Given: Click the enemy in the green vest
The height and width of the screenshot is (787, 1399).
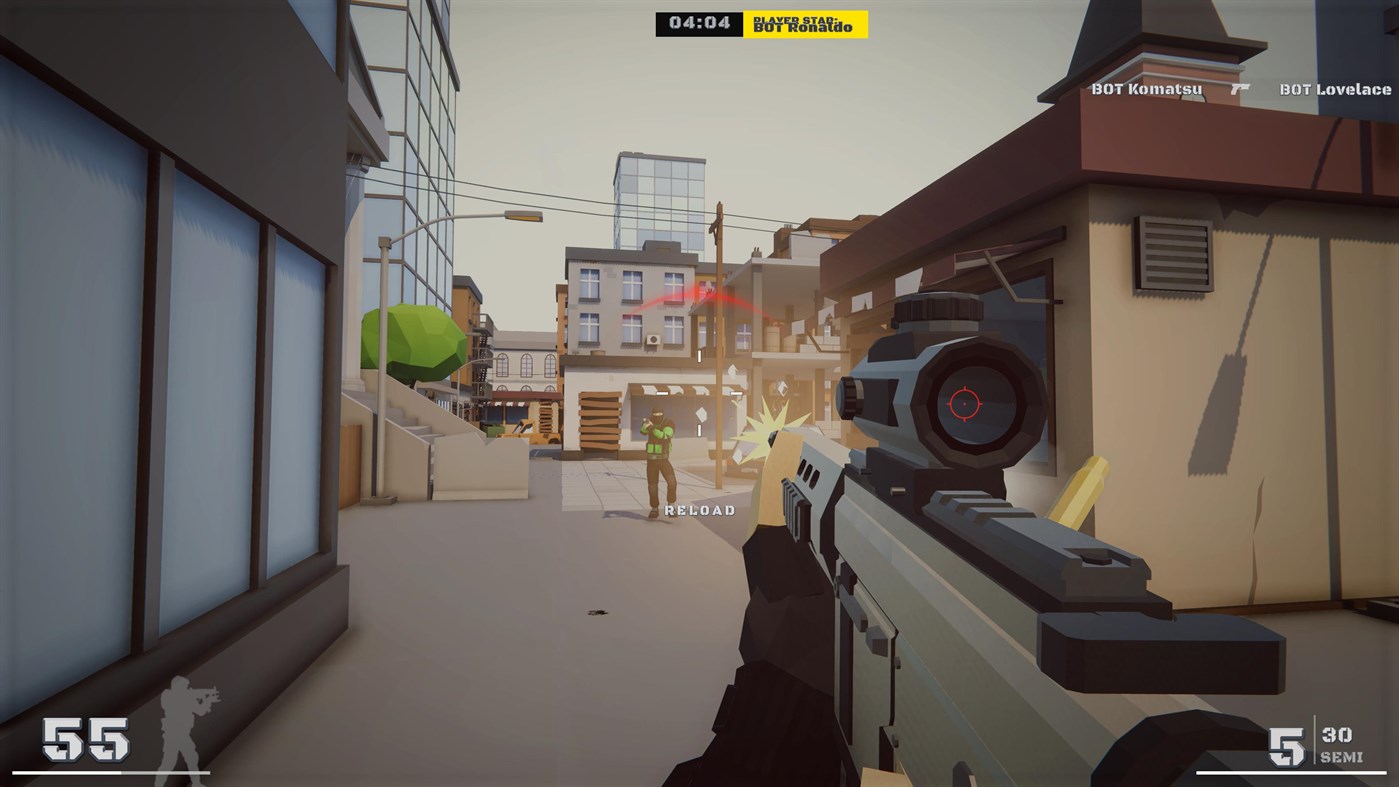Looking at the screenshot, I should (659, 450).
